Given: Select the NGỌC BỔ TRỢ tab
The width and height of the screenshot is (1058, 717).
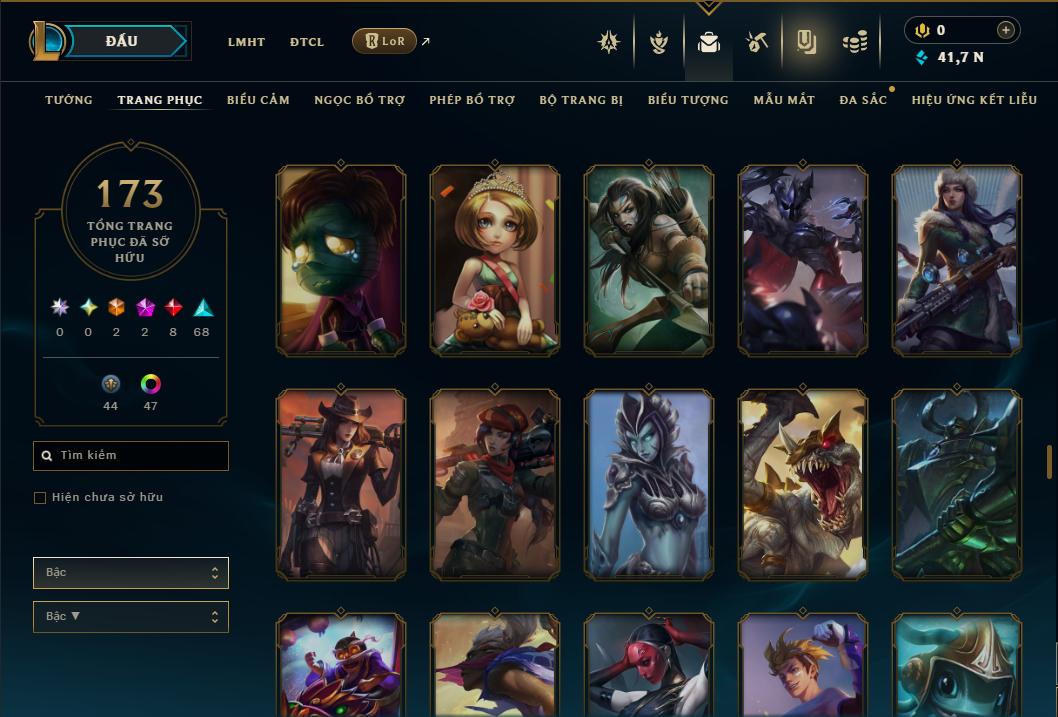Looking at the screenshot, I should tap(359, 100).
